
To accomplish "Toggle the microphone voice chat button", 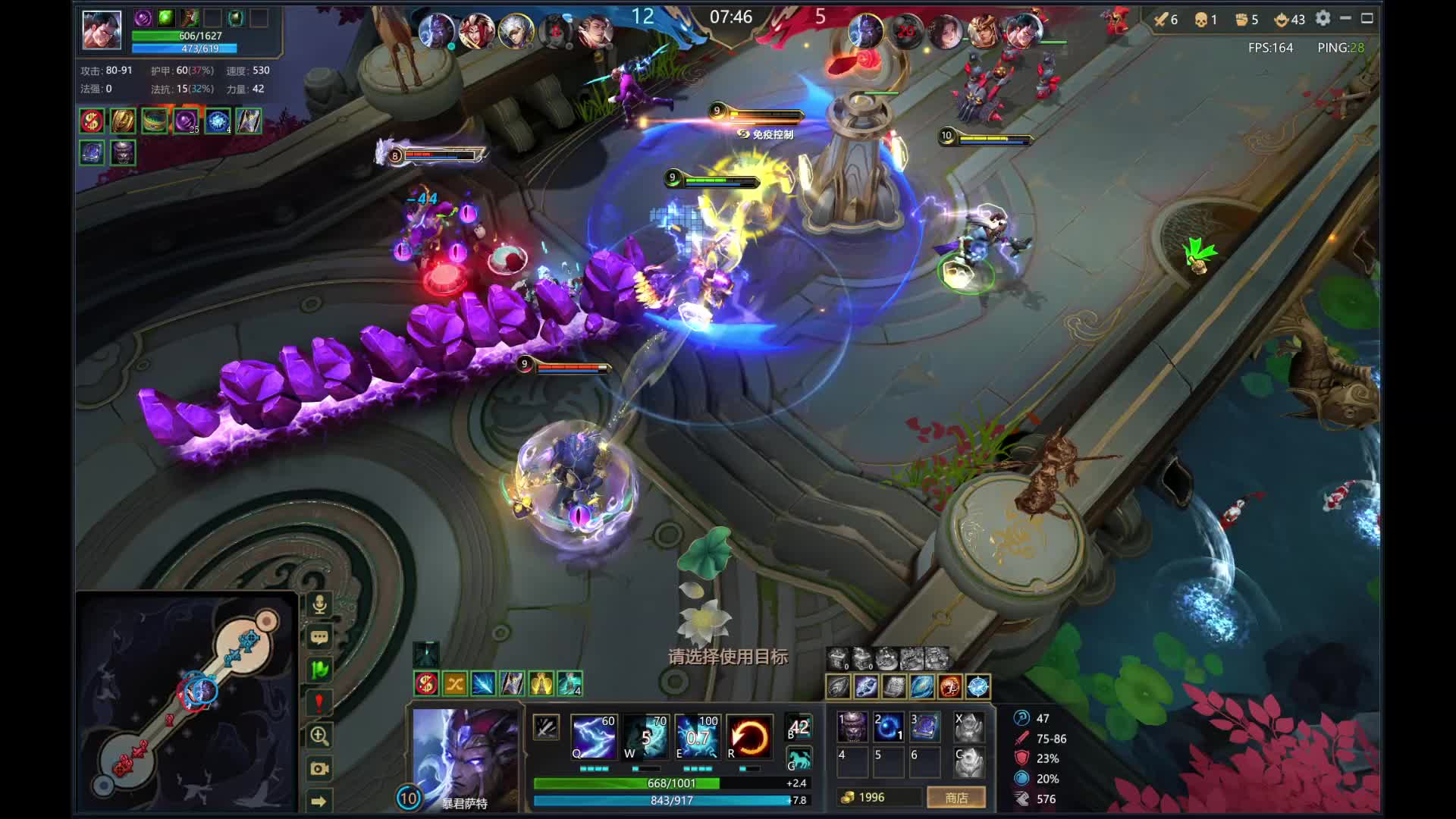I will [x=319, y=604].
